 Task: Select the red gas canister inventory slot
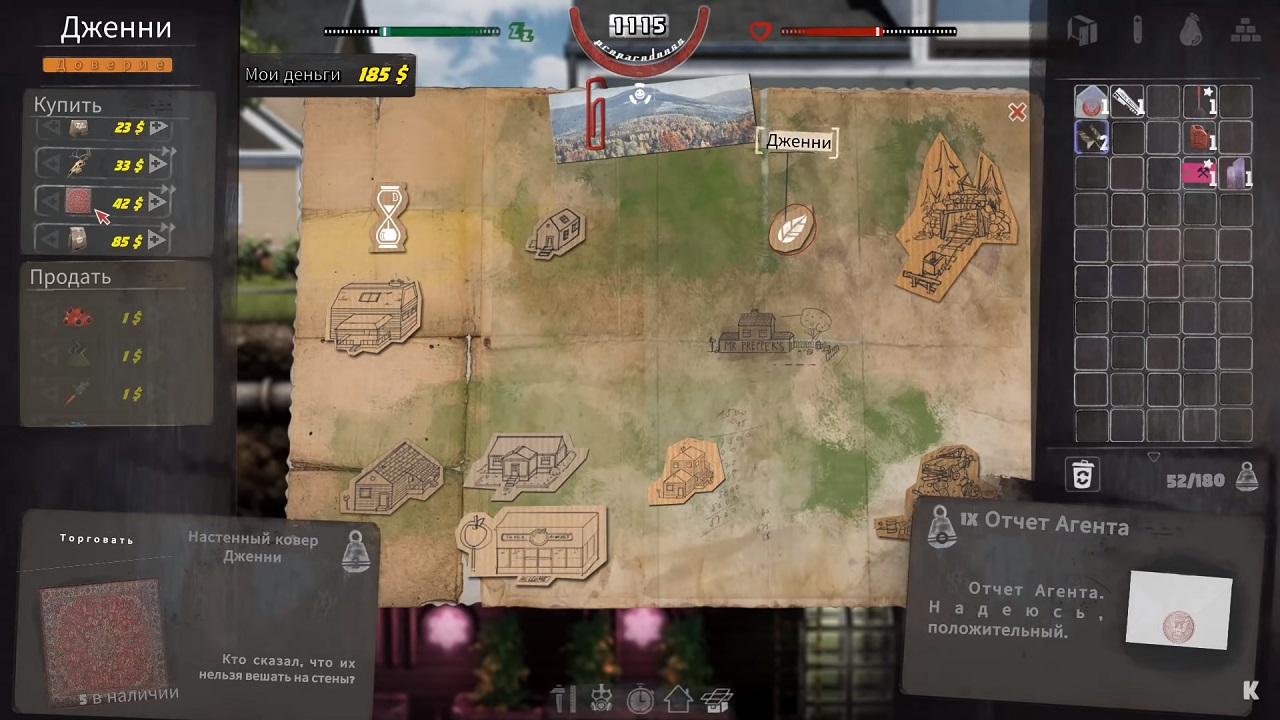pos(1198,137)
